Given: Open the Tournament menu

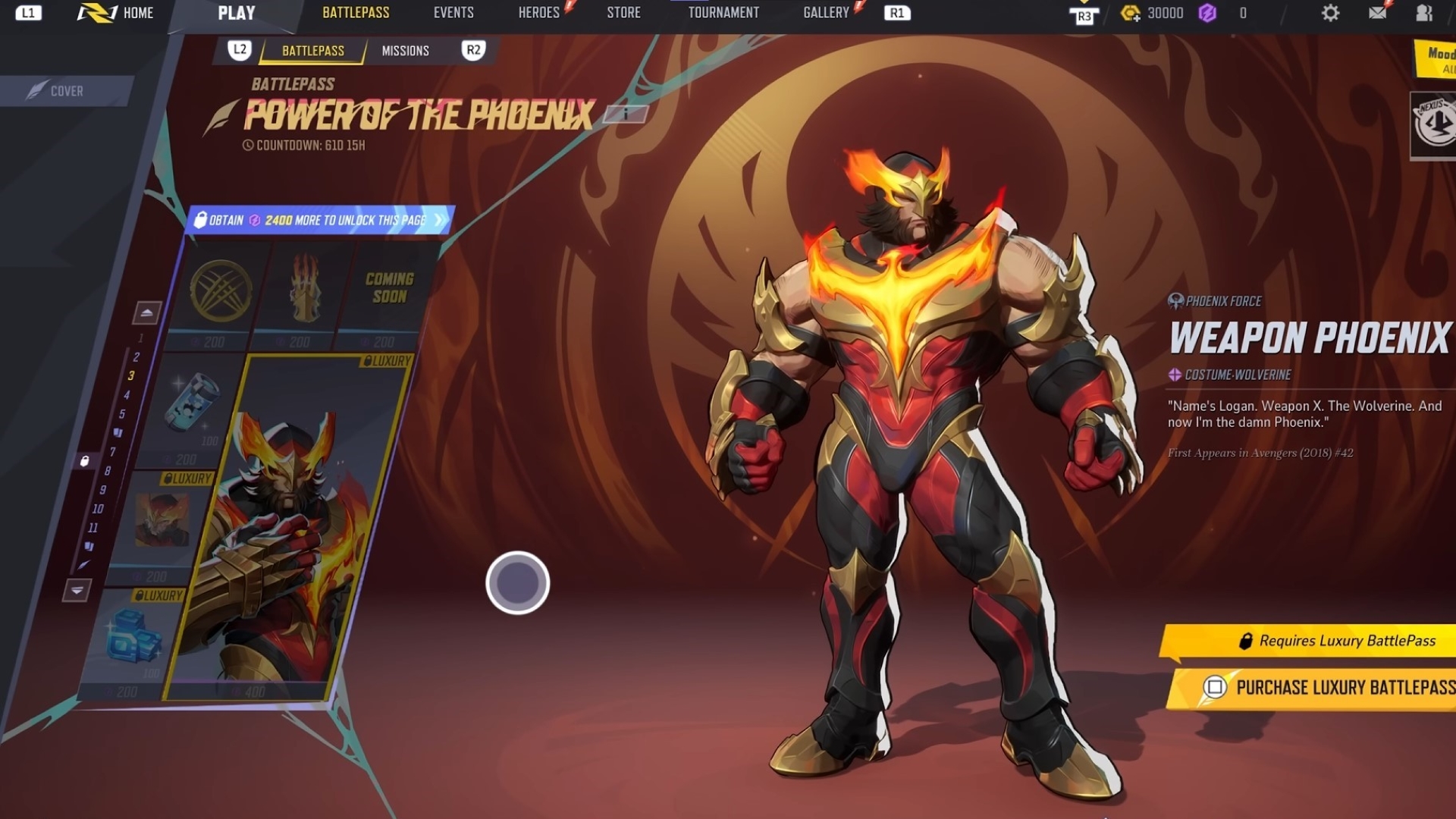Looking at the screenshot, I should [x=723, y=13].
